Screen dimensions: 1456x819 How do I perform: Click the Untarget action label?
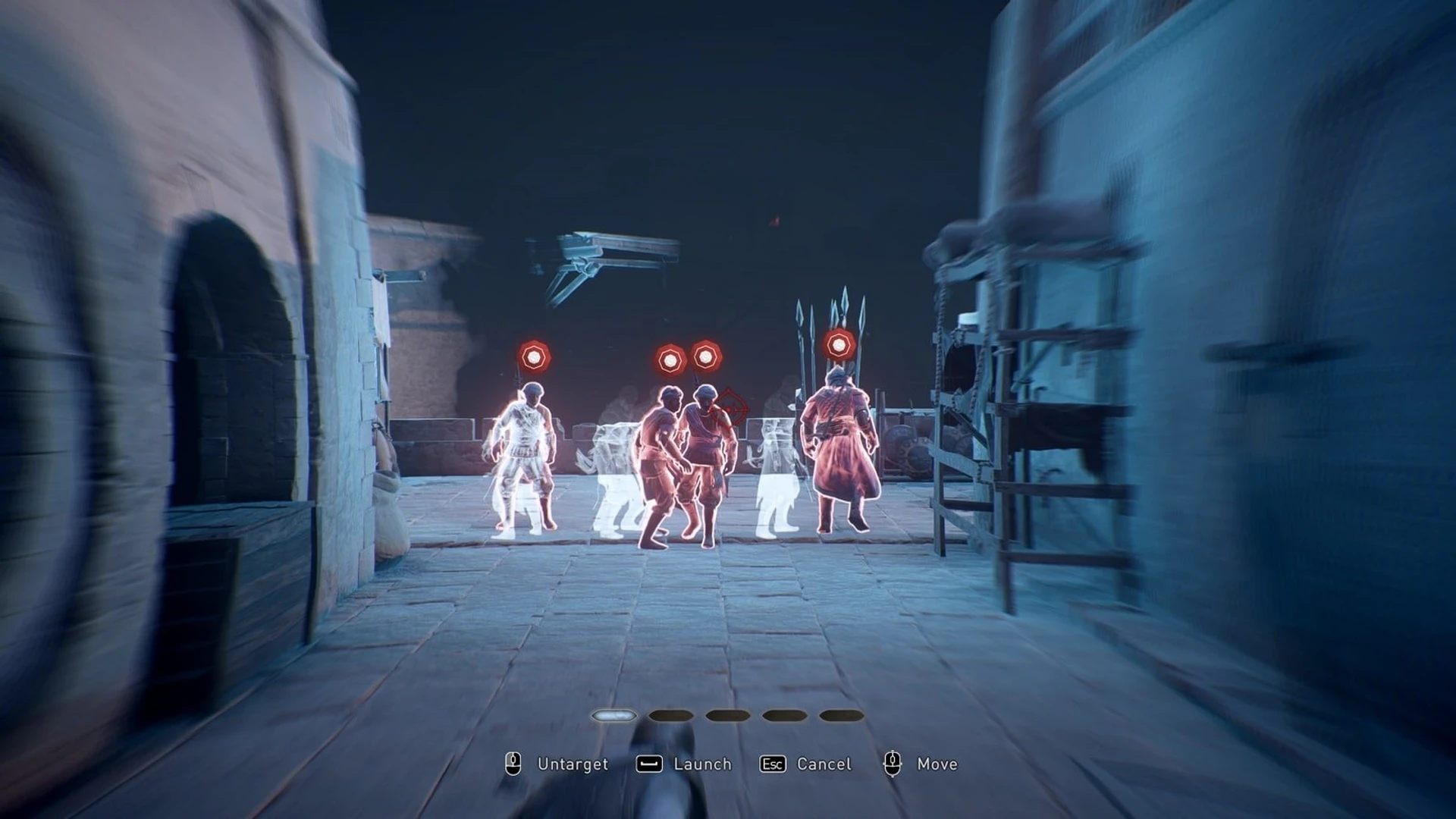pos(573,764)
